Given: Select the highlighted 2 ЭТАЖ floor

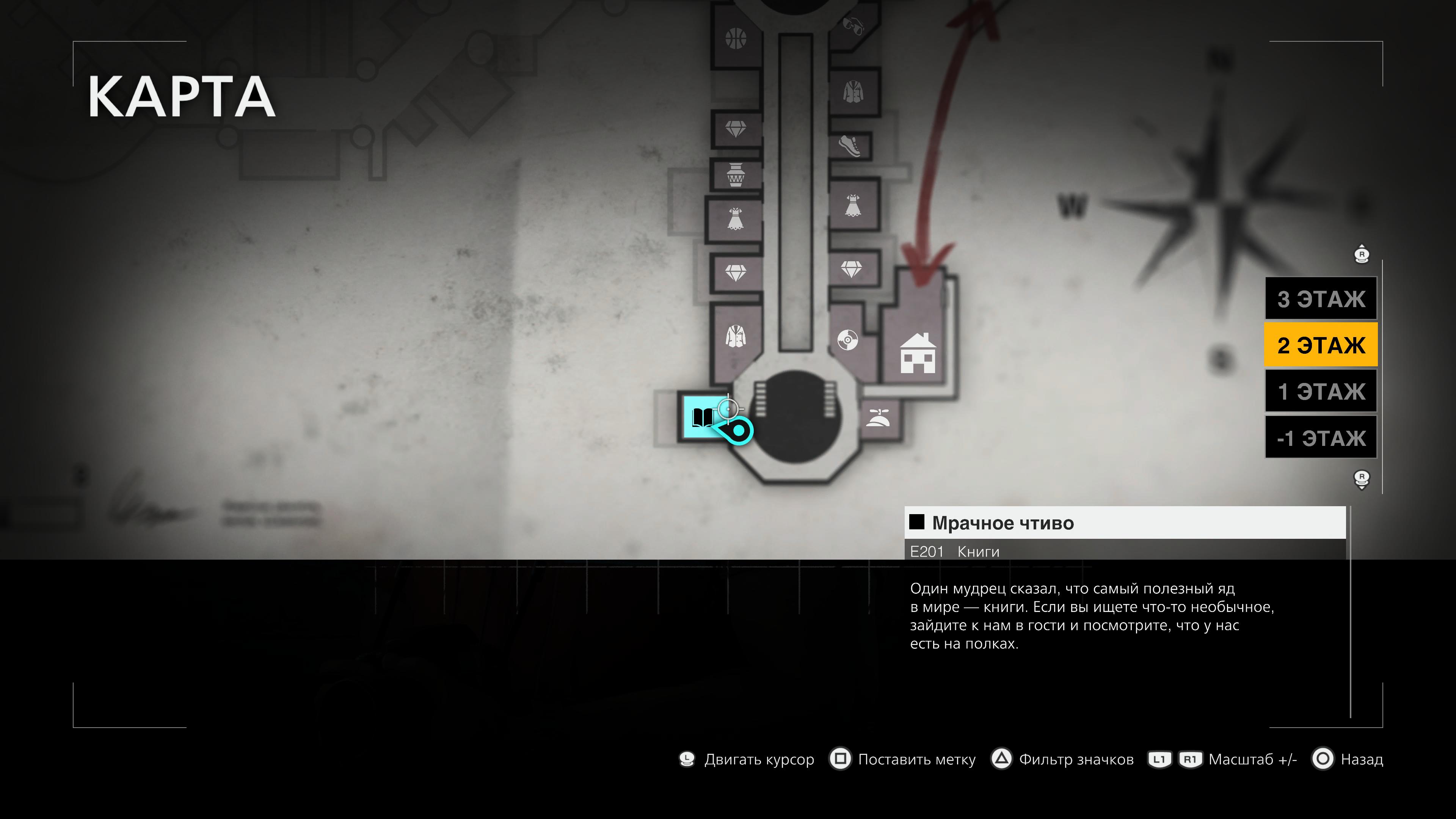Looking at the screenshot, I should [x=1320, y=345].
